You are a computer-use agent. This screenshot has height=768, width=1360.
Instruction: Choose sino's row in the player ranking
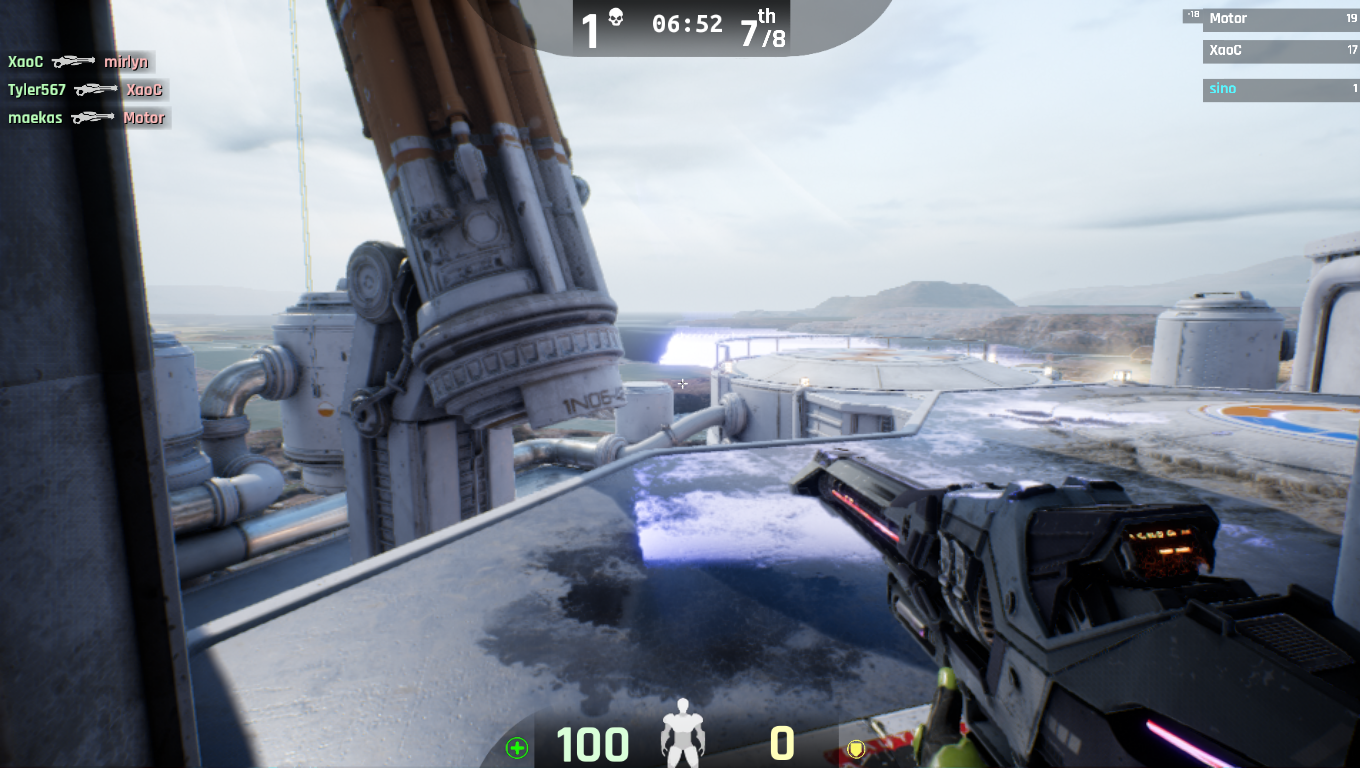[x=1280, y=89]
